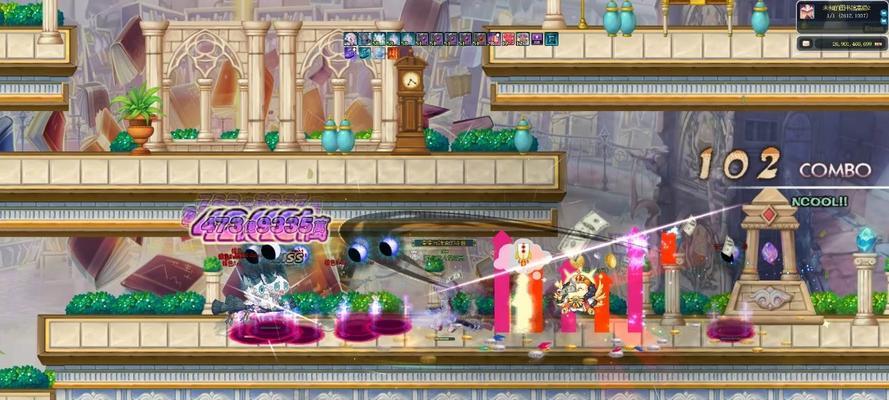This screenshot has width=889, height=400.
Task: Select the white-haired character buff icon
Action: click(x=351, y=39)
